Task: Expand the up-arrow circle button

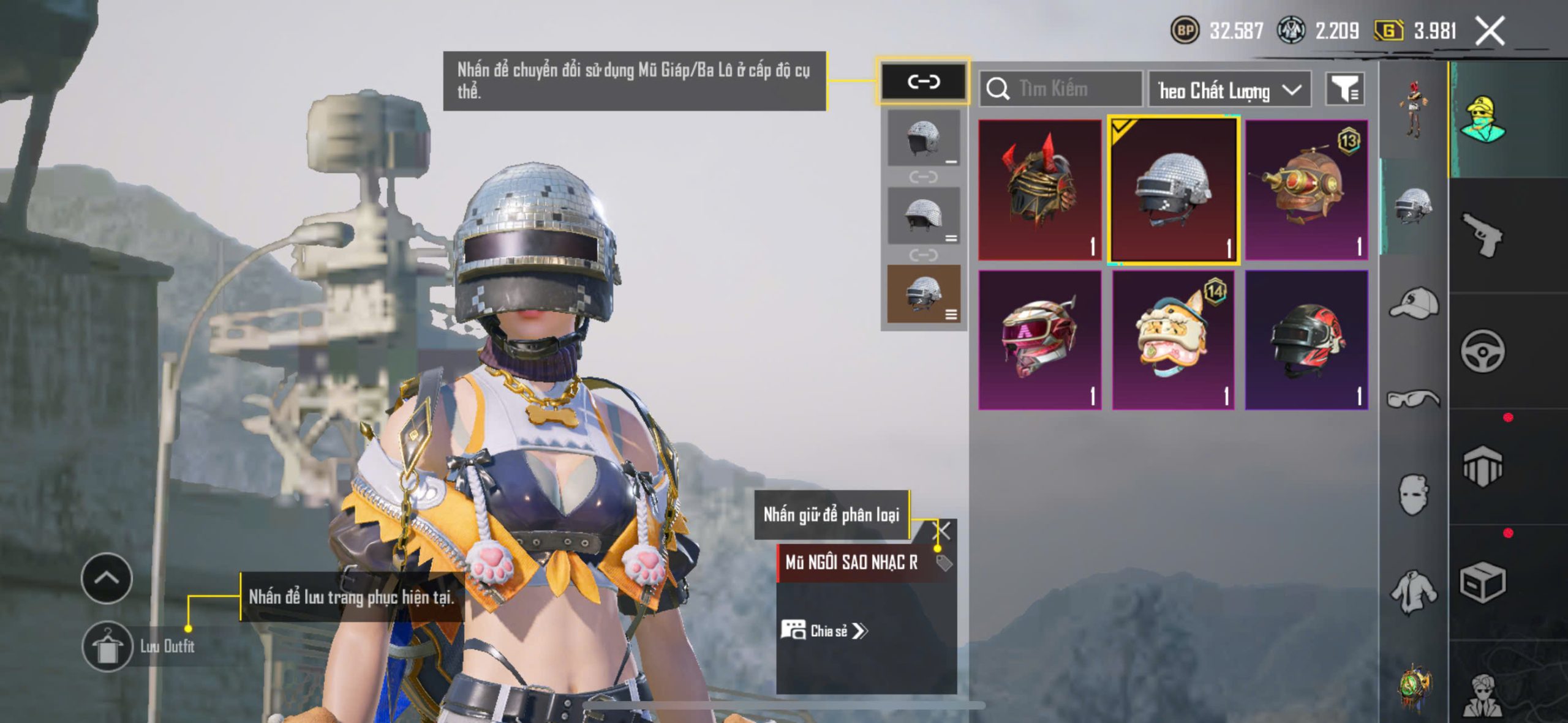Action: [x=107, y=578]
